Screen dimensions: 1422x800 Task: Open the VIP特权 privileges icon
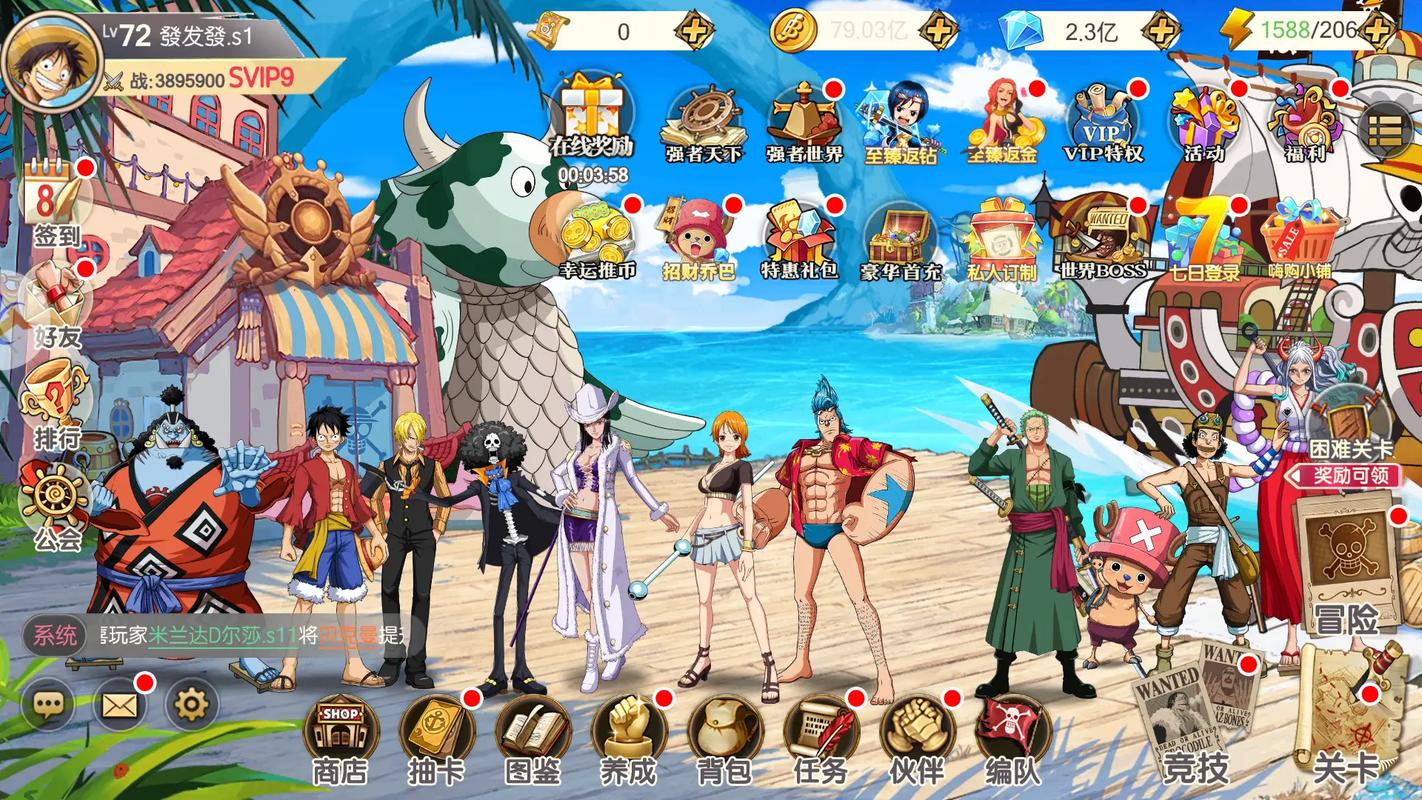point(1103,120)
